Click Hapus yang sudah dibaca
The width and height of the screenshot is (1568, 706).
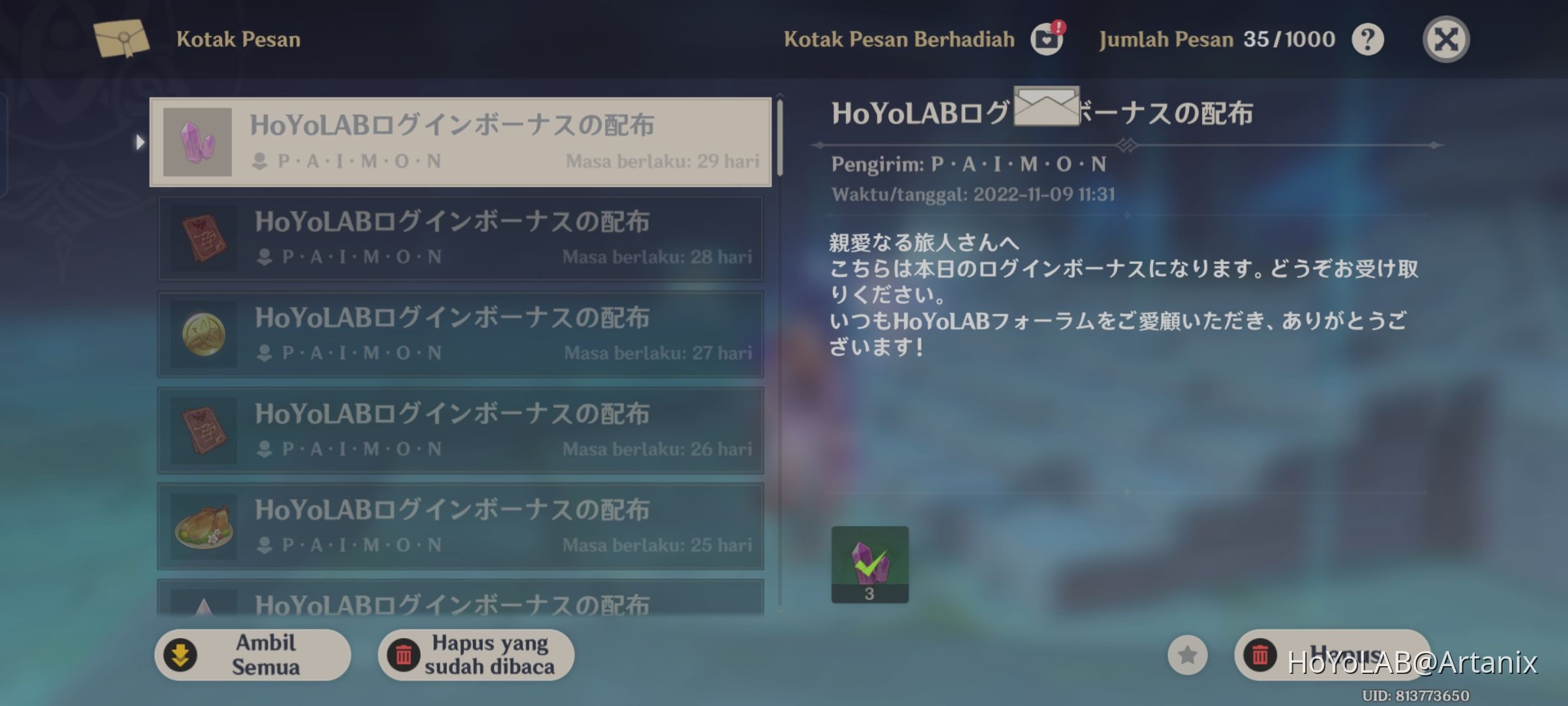coord(475,654)
